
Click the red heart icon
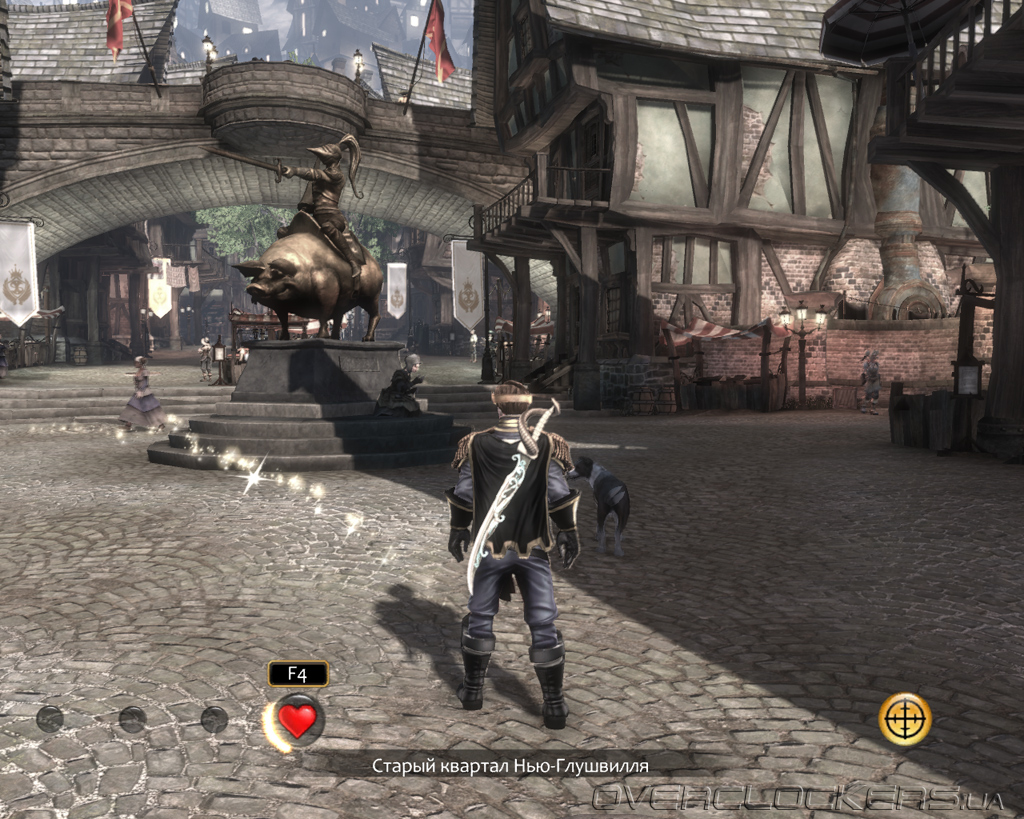[x=297, y=720]
